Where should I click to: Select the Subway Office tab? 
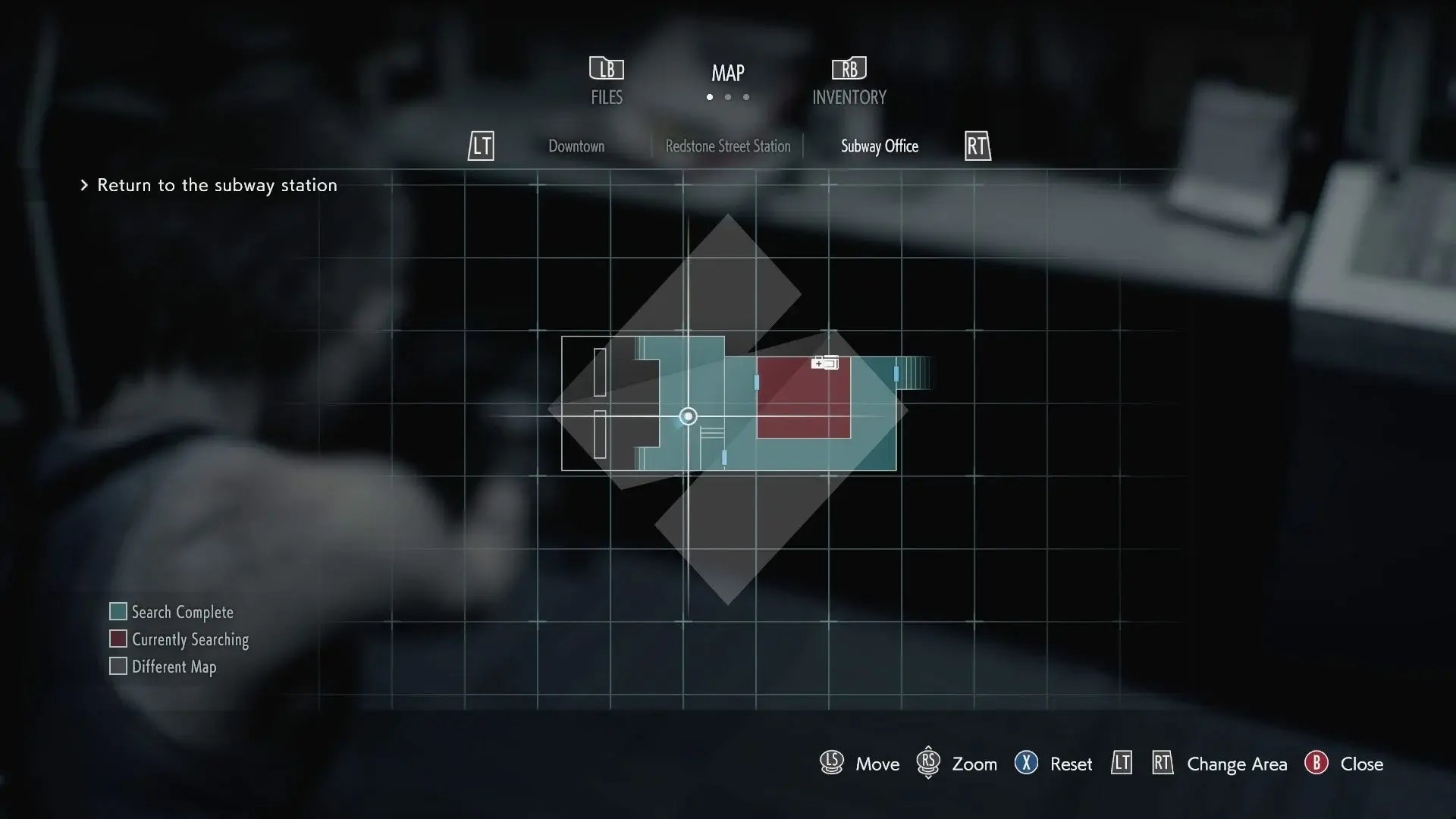[879, 146]
